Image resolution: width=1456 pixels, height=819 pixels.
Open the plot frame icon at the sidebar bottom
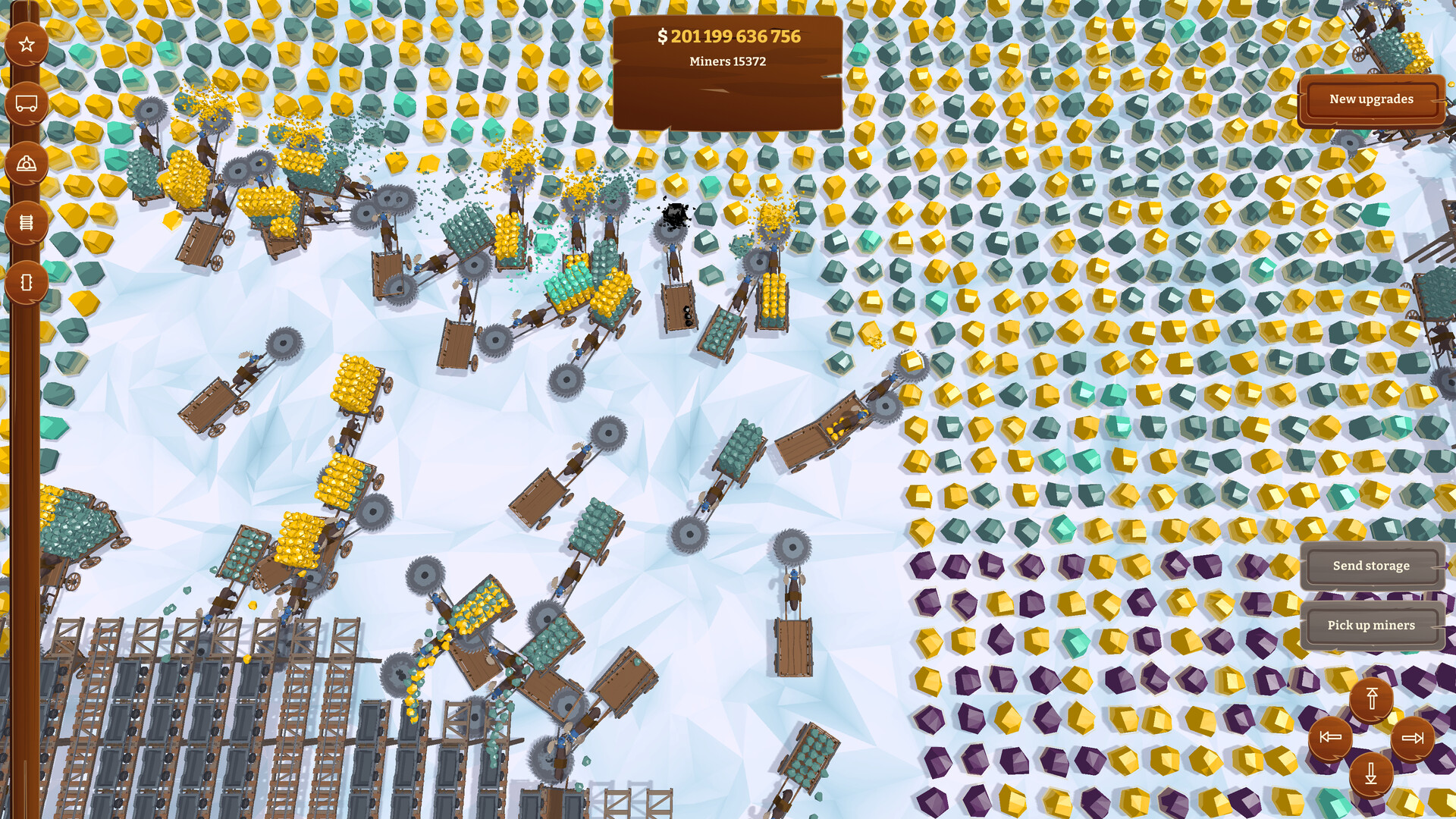click(27, 281)
